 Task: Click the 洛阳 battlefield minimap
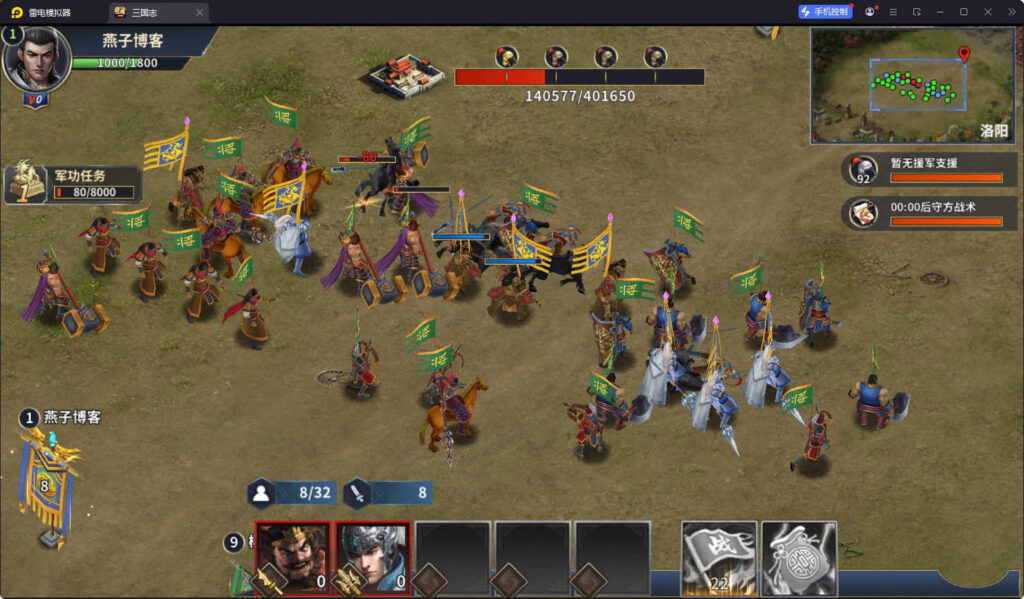click(x=911, y=85)
